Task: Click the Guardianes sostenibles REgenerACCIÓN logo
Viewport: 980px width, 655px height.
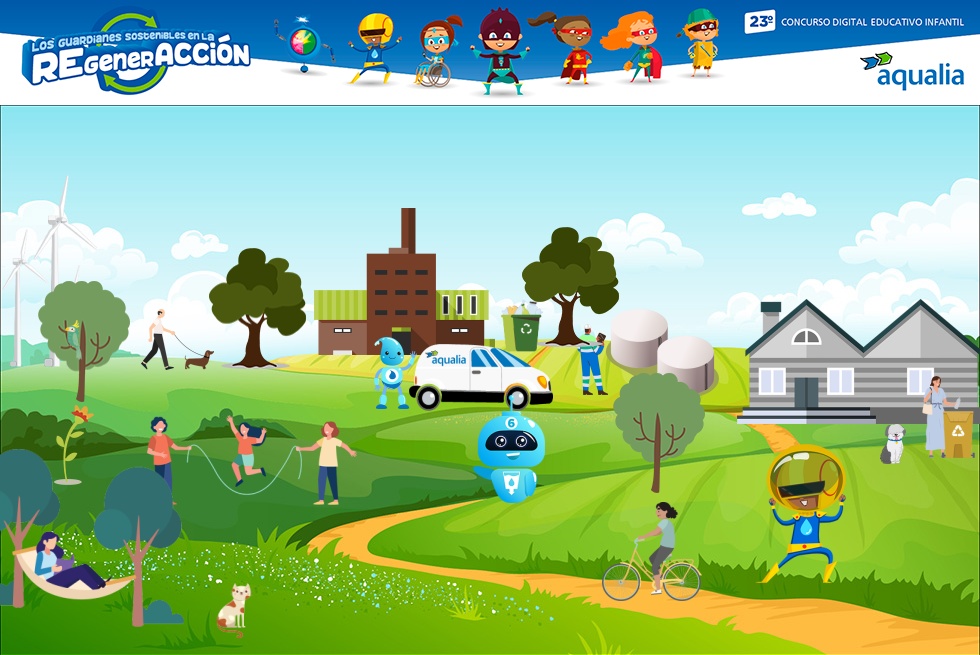Action: coord(135,55)
